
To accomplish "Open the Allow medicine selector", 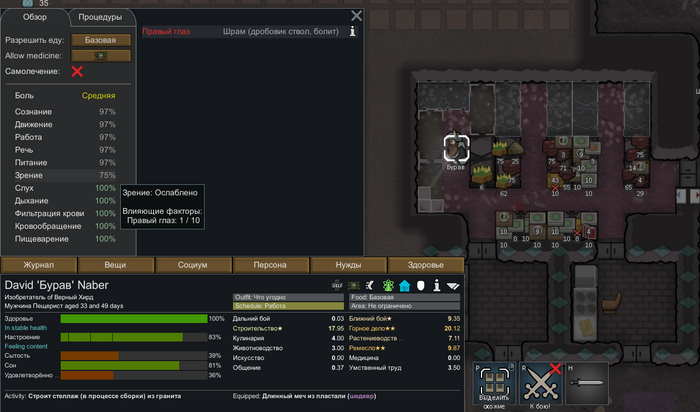I will point(106,56).
